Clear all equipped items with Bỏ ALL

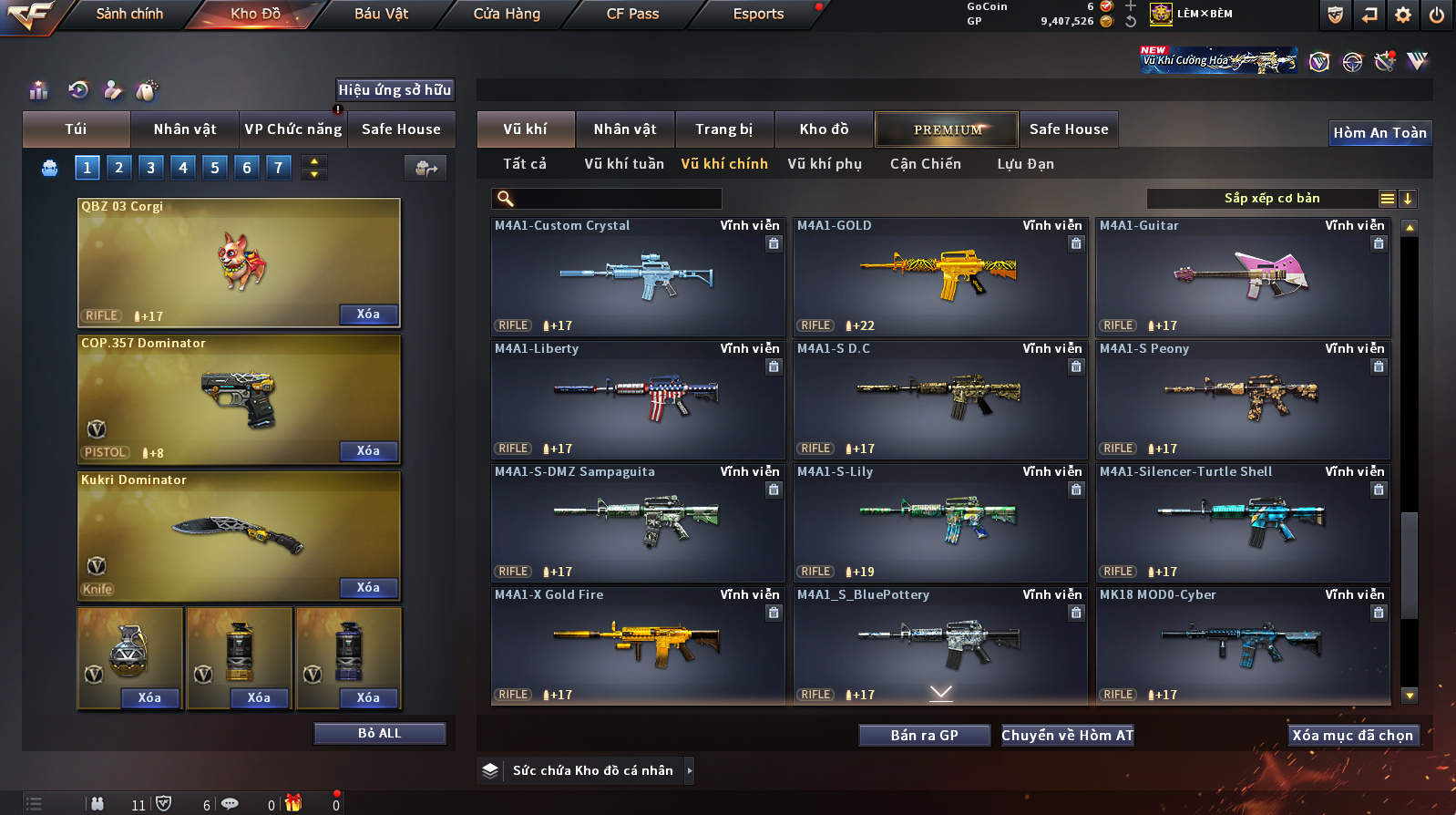(379, 734)
